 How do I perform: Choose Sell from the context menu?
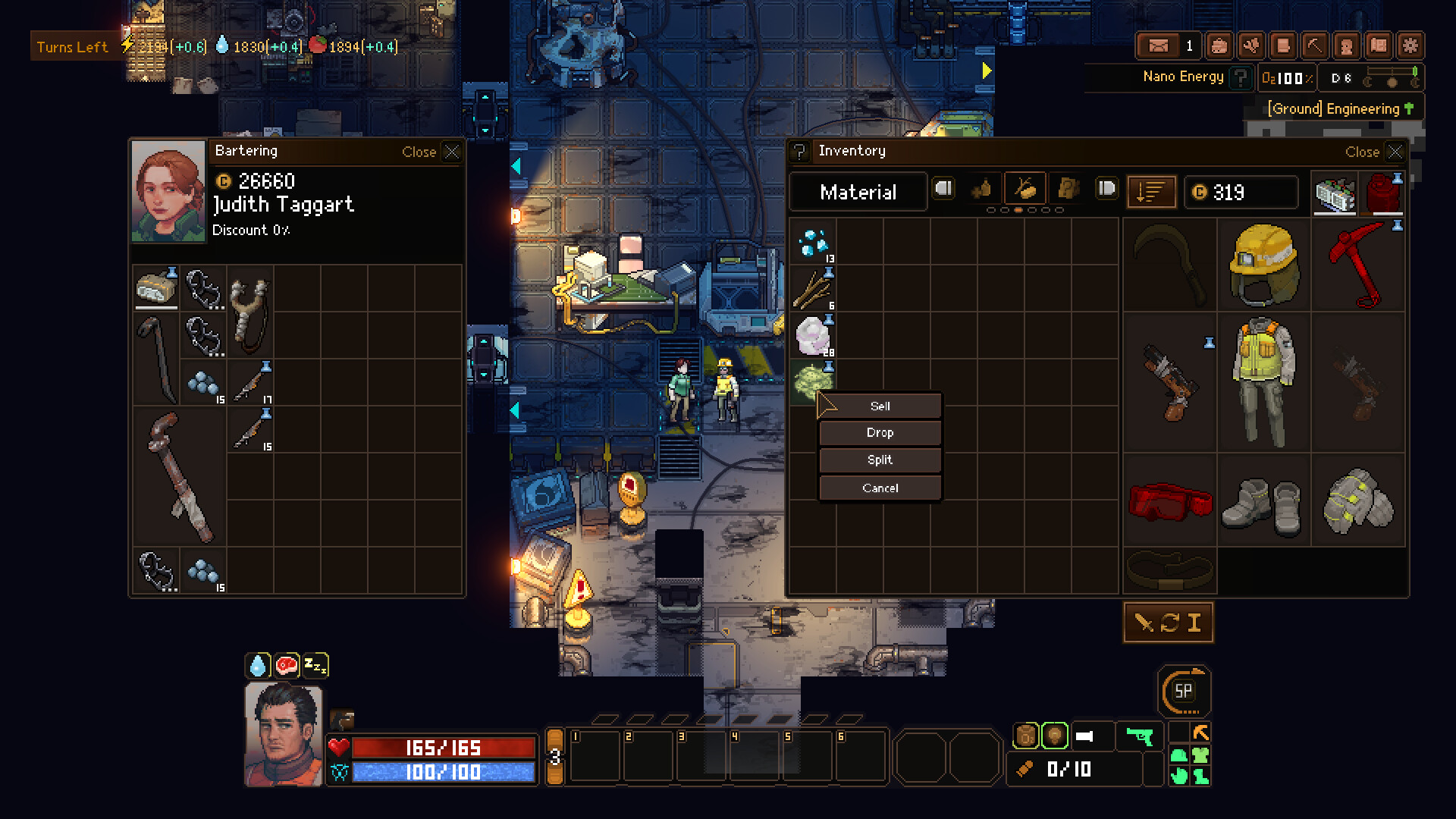click(880, 406)
